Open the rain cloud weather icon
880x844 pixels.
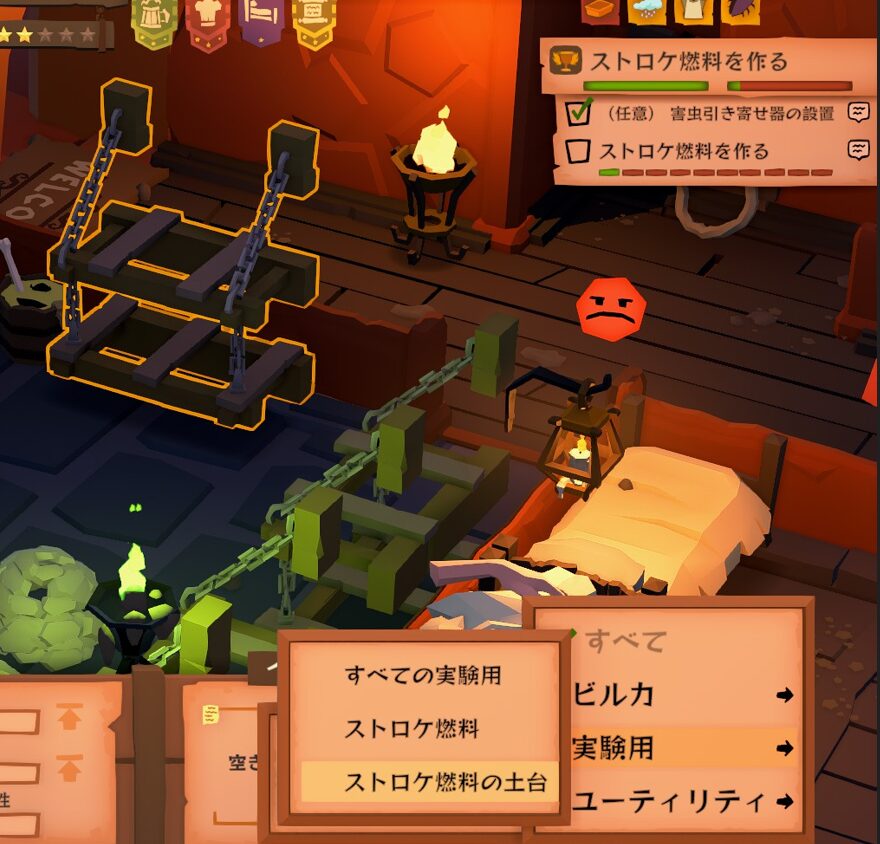point(646,10)
